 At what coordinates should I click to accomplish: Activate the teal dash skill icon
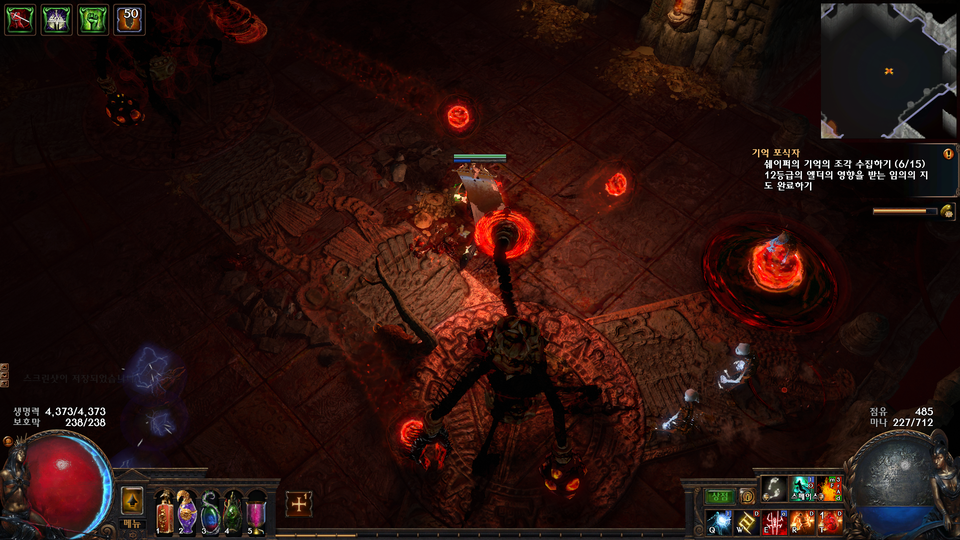802,488
